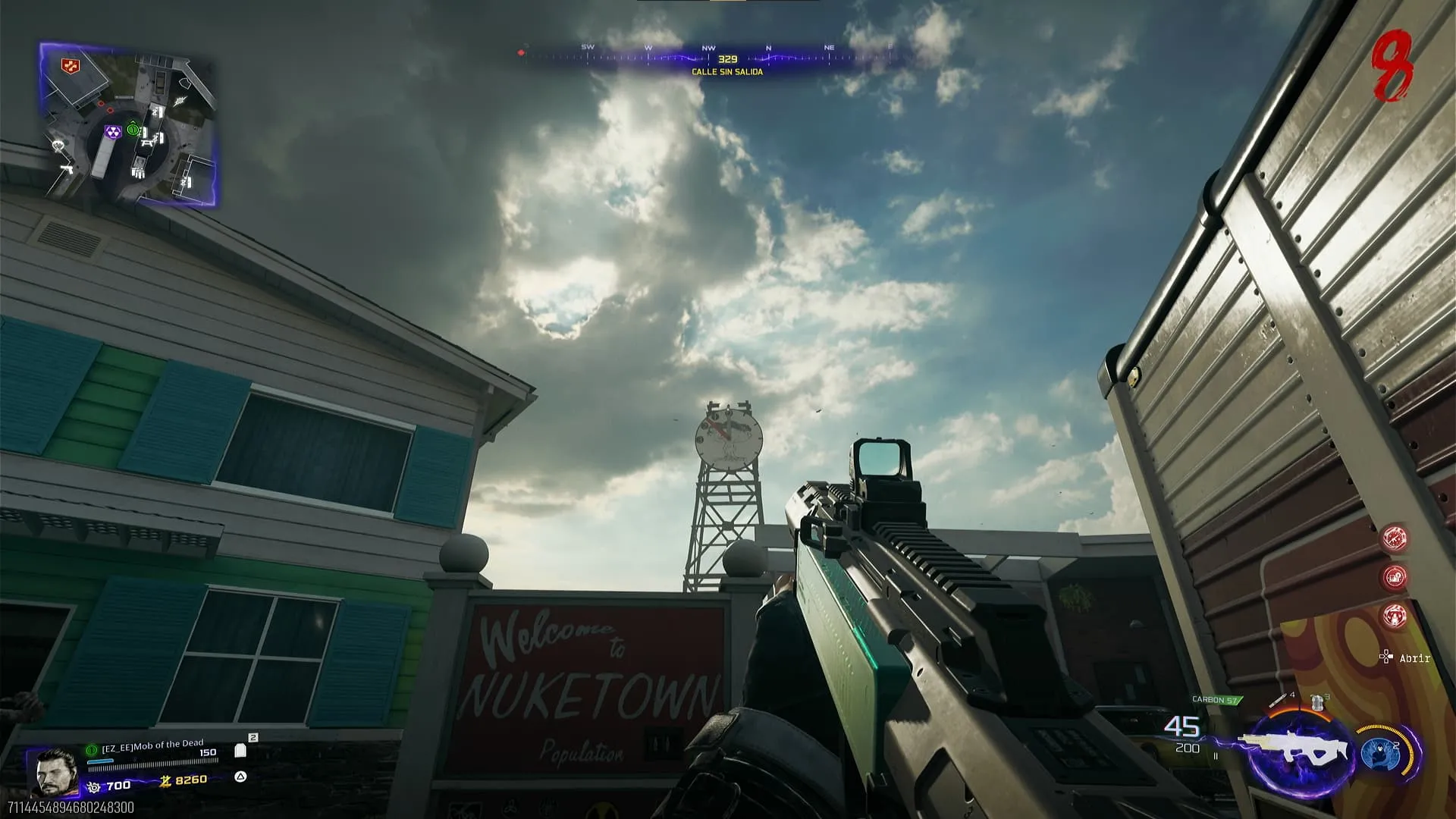The image size is (1456, 819).
Task: Activate the blue field upgrade ability
Action: coord(1379,753)
